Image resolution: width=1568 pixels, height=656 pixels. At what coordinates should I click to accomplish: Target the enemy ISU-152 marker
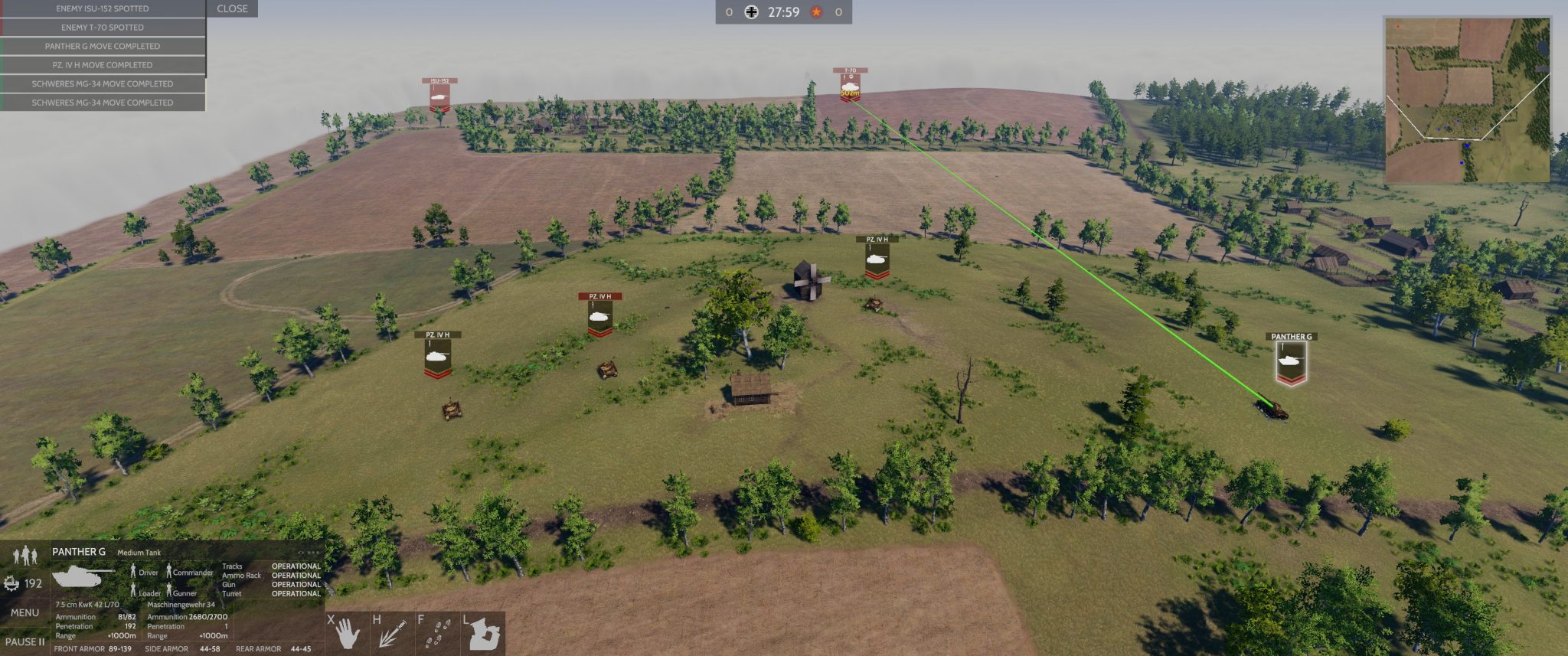(x=439, y=95)
